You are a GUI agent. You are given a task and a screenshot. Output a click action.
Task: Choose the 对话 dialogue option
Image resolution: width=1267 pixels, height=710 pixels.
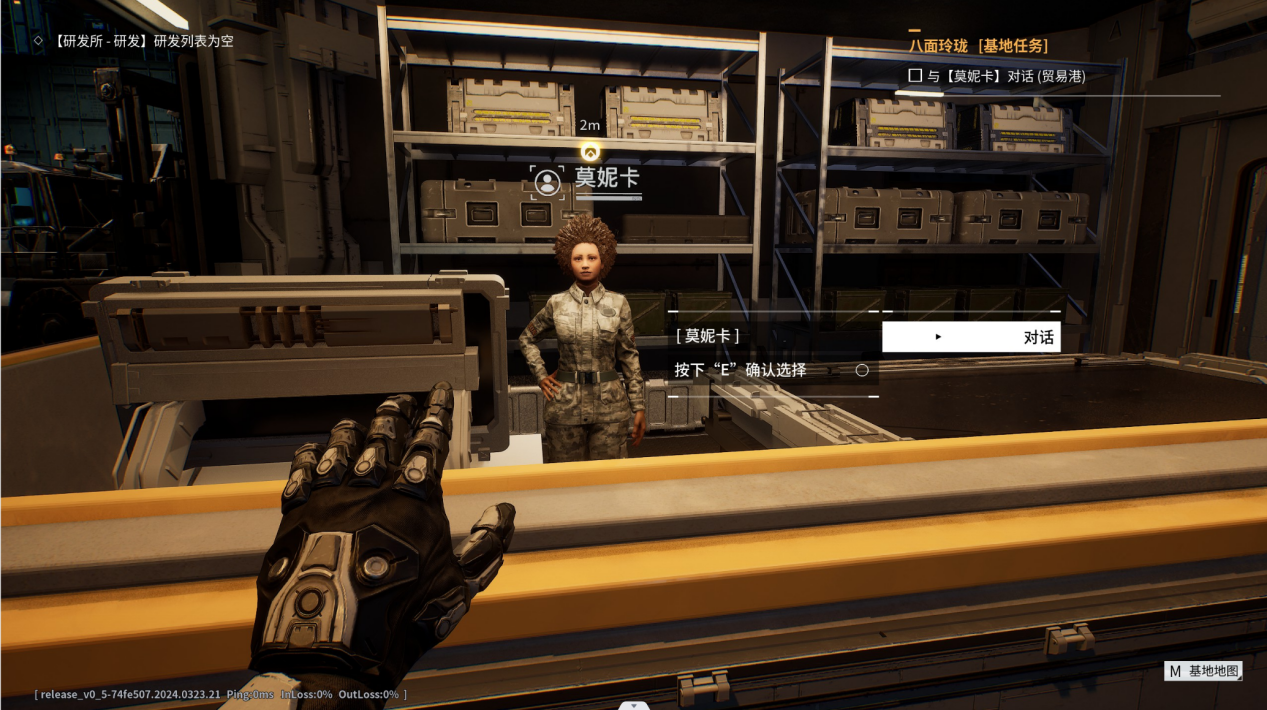[971, 337]
